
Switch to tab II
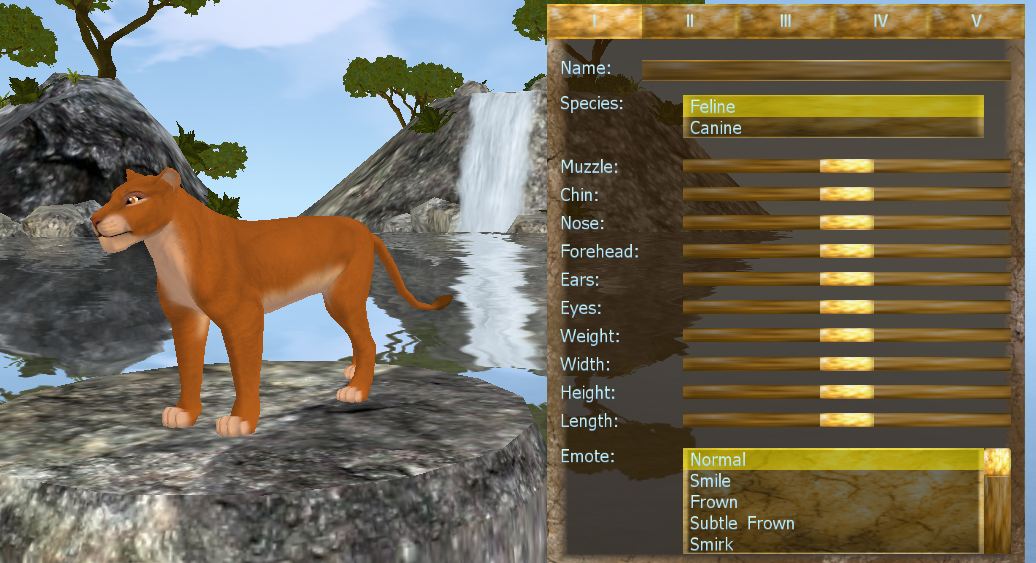690,20
